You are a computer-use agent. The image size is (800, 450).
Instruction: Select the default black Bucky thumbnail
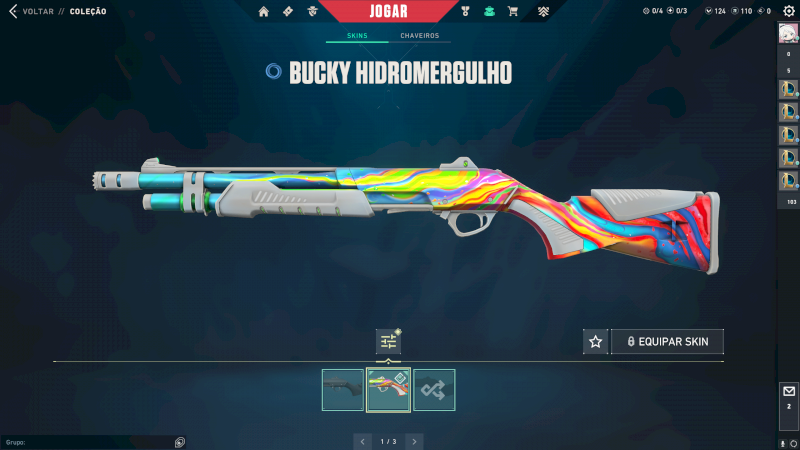coord(343,390)
